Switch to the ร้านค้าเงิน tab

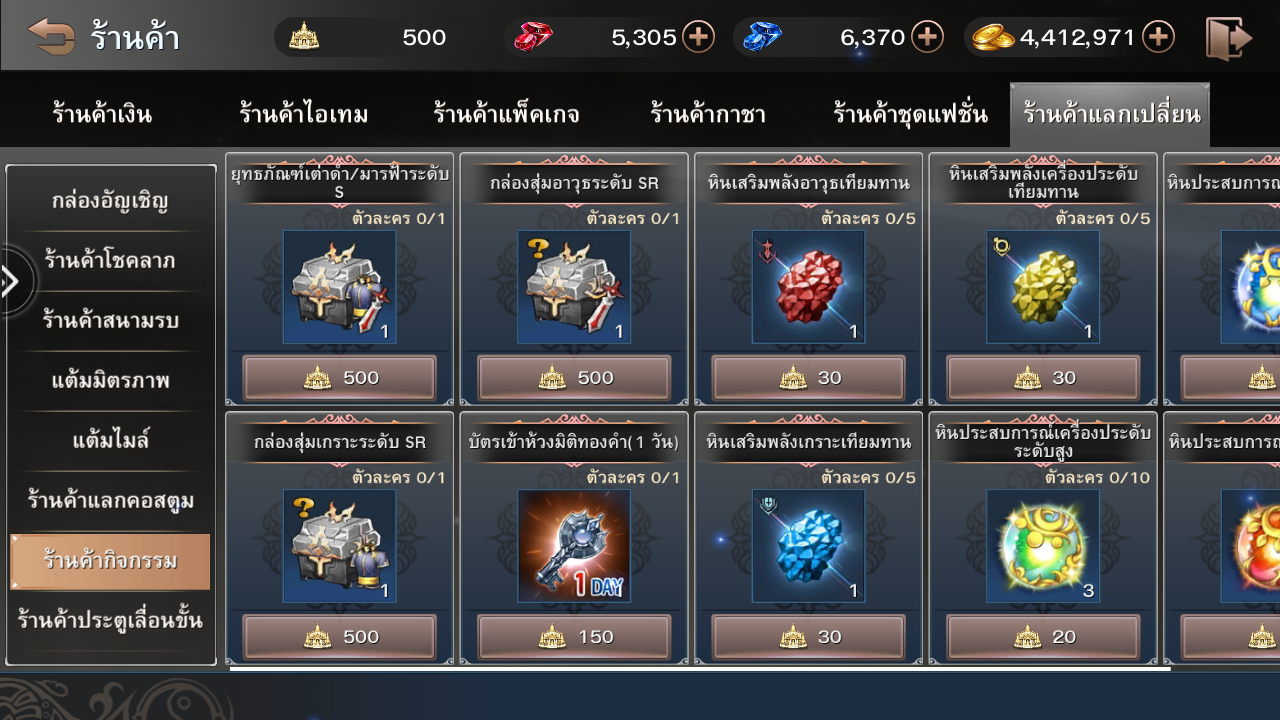102,114
